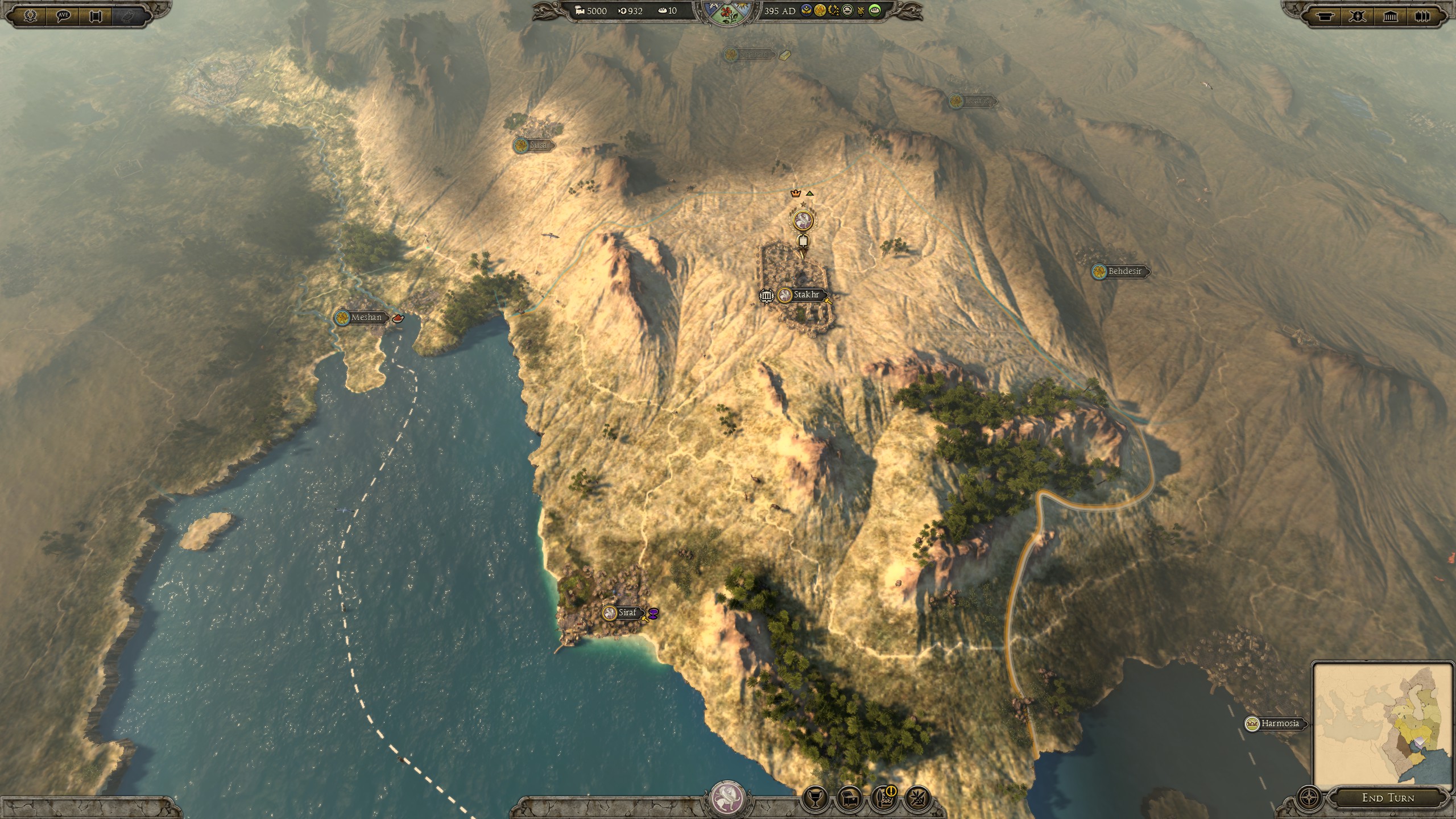The height and width of the screenshot is (819, 1456).
Task: Select the Siraf settlement label
Action: click(627, 613)
